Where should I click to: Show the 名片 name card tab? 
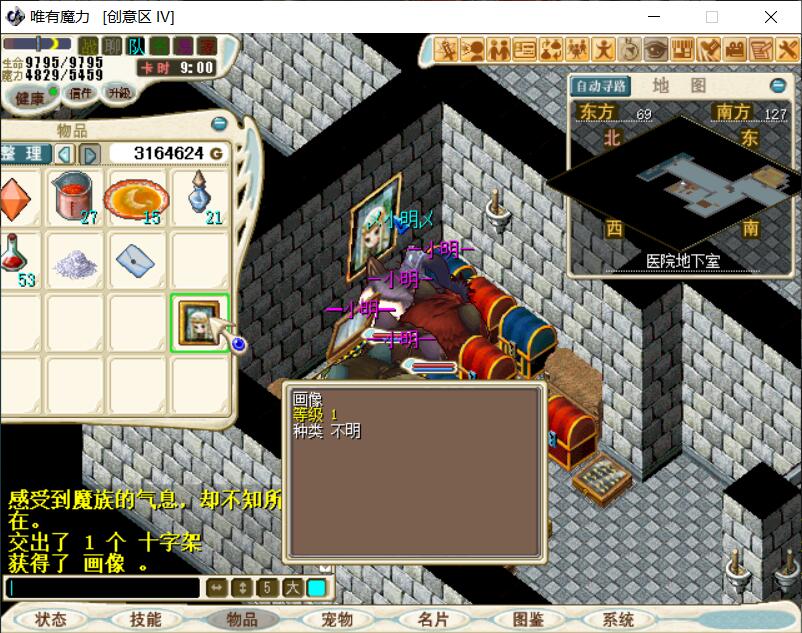tap(433, 619)
